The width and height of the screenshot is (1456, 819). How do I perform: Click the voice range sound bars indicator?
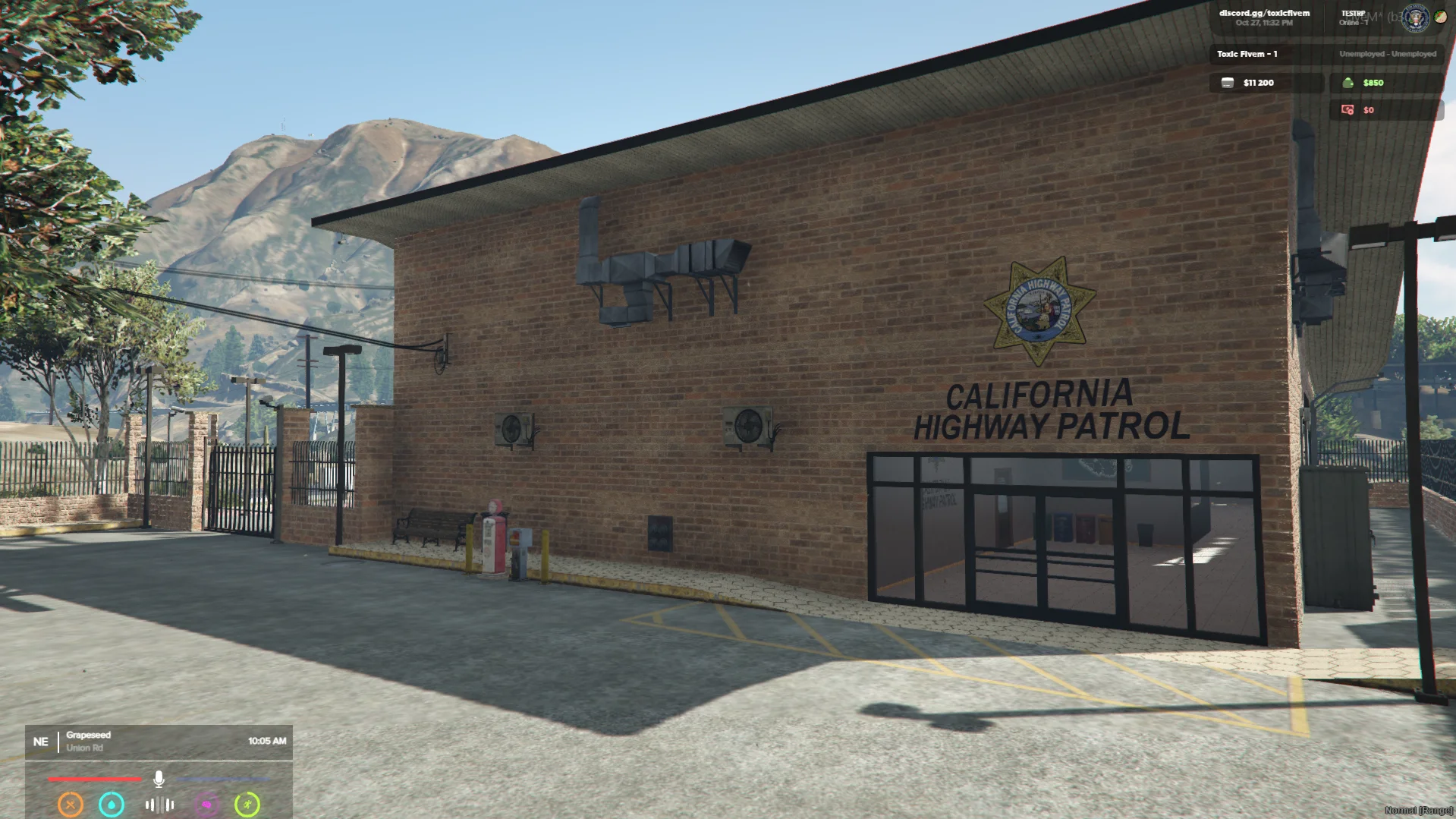[159, 805]
